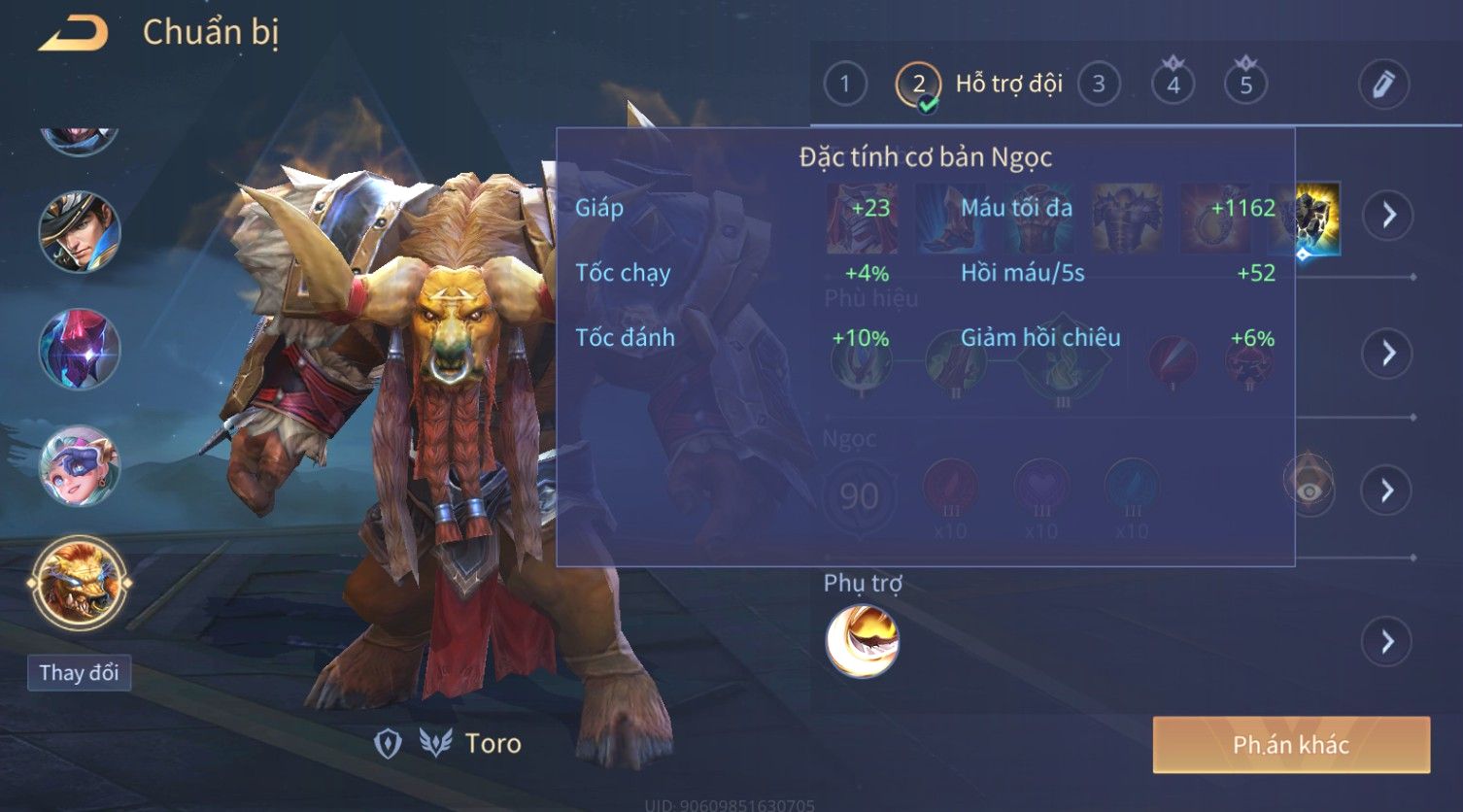Go back using the return arrow
Image resolution: width=1463 pixels, height=812 pixels.
pos(74,34)
